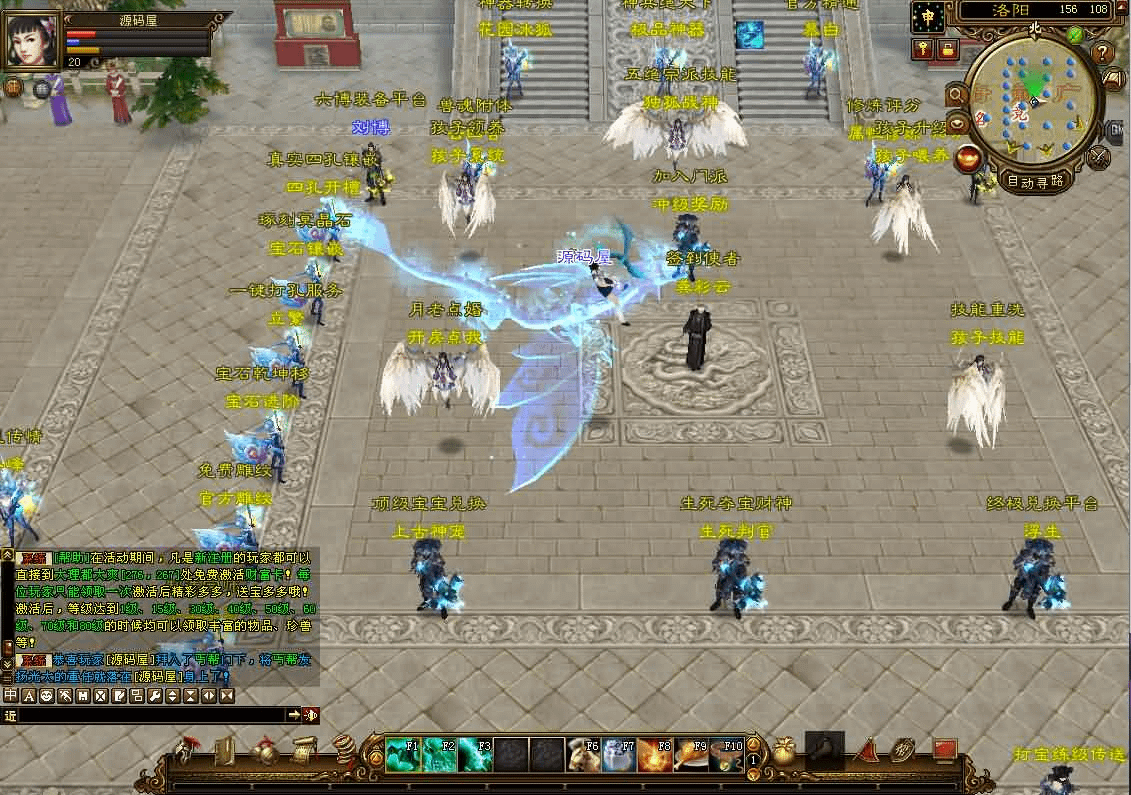This screenshot has height=795, width=1131.
Task: Open the red-plumed helmet menu icon
Action: click(185, 750)
